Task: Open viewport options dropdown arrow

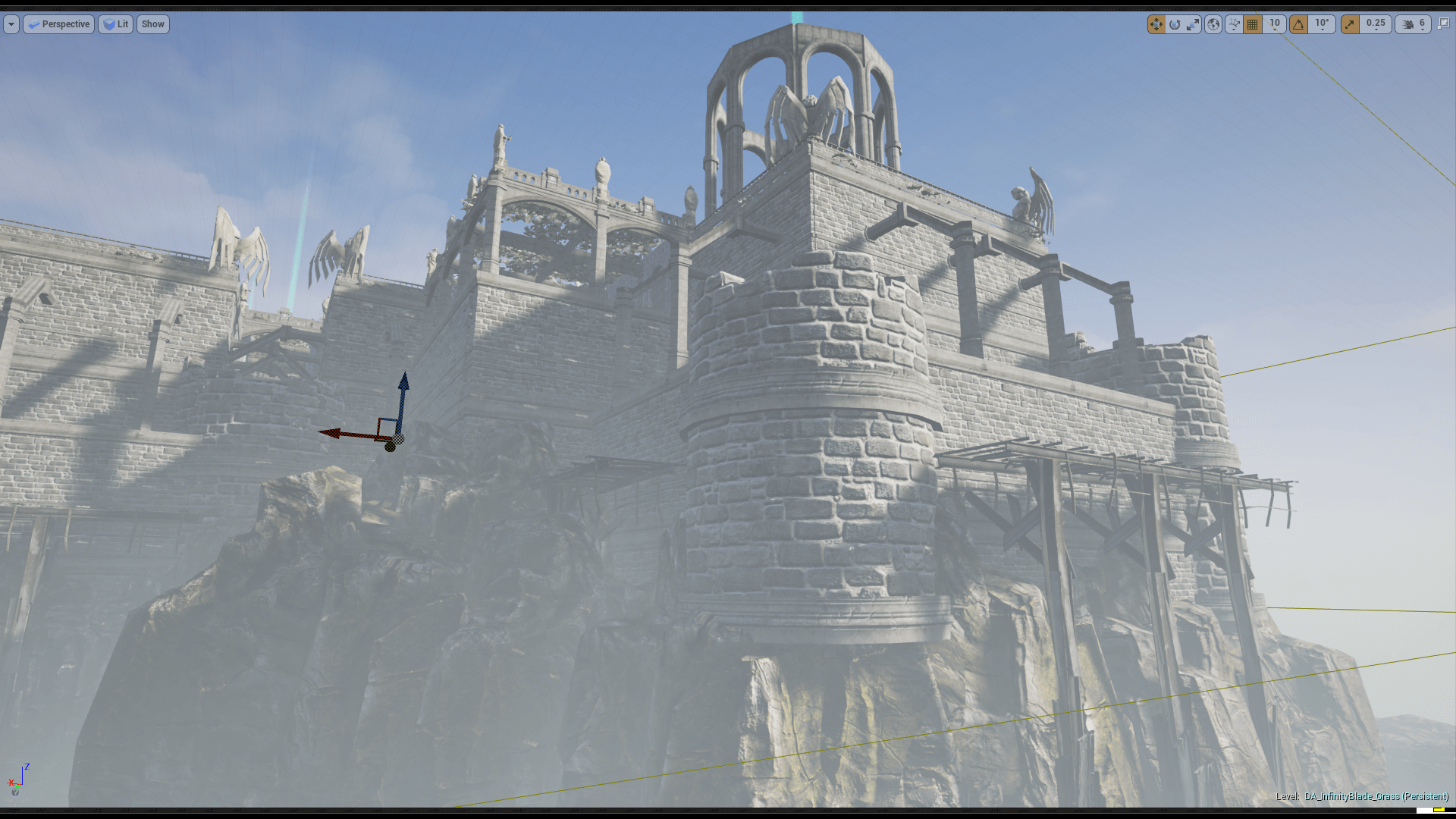Action: point(11,24)
